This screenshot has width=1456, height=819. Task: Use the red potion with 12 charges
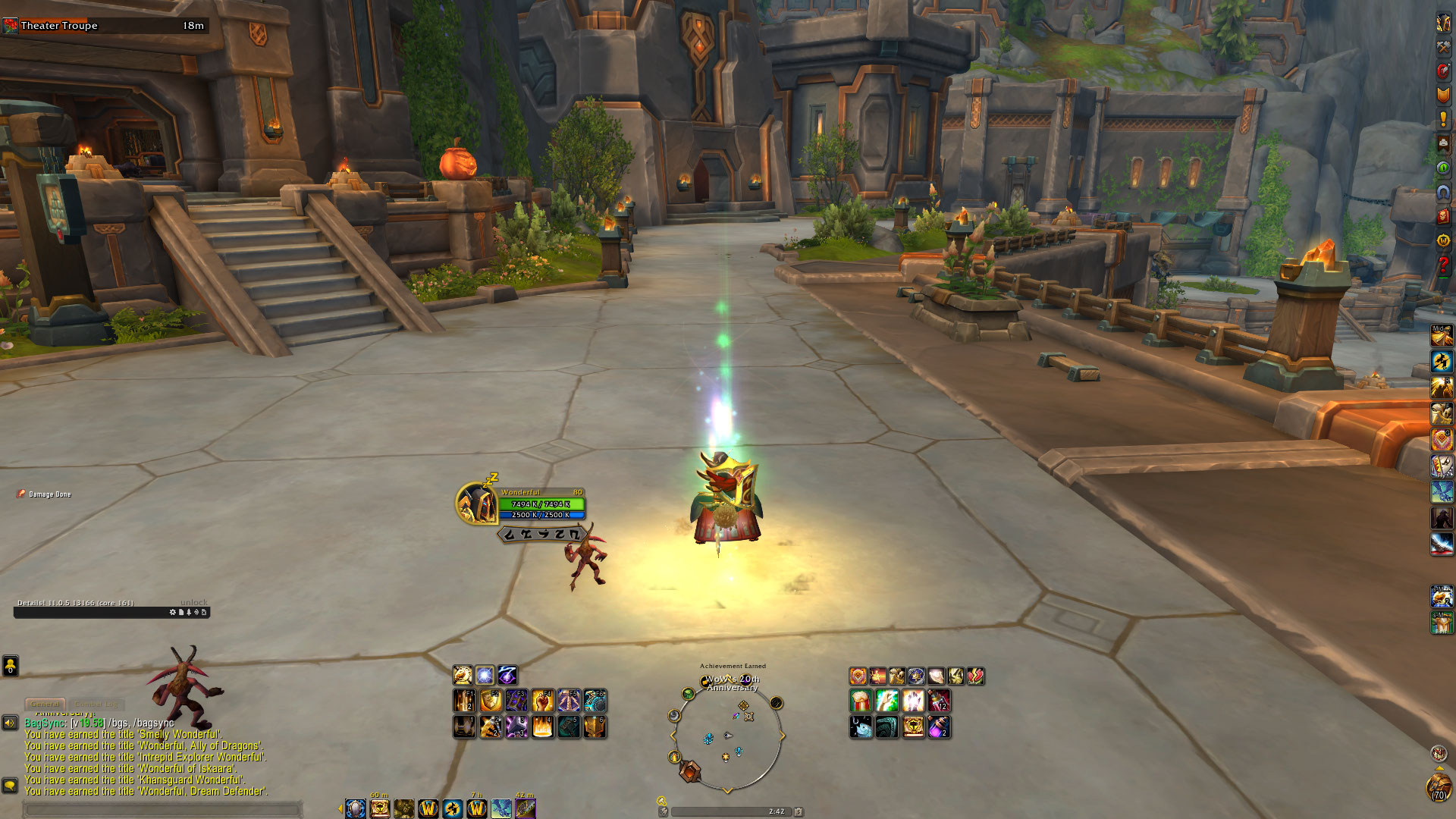[x=939, y=701]
